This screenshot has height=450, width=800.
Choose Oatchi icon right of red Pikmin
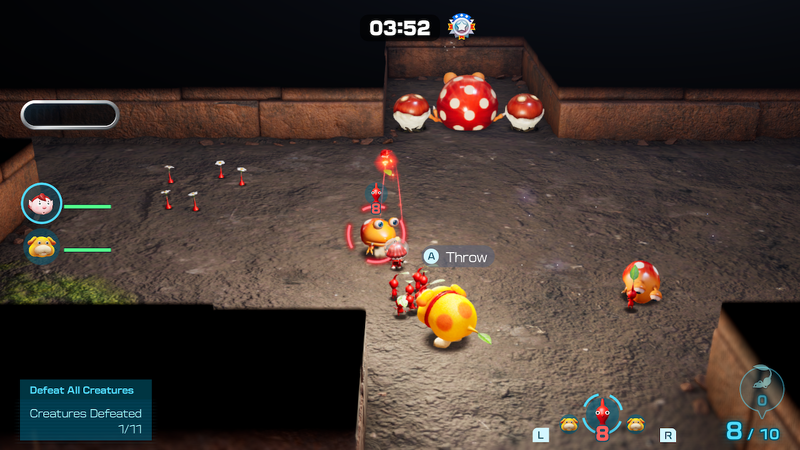tap(635, 424)
